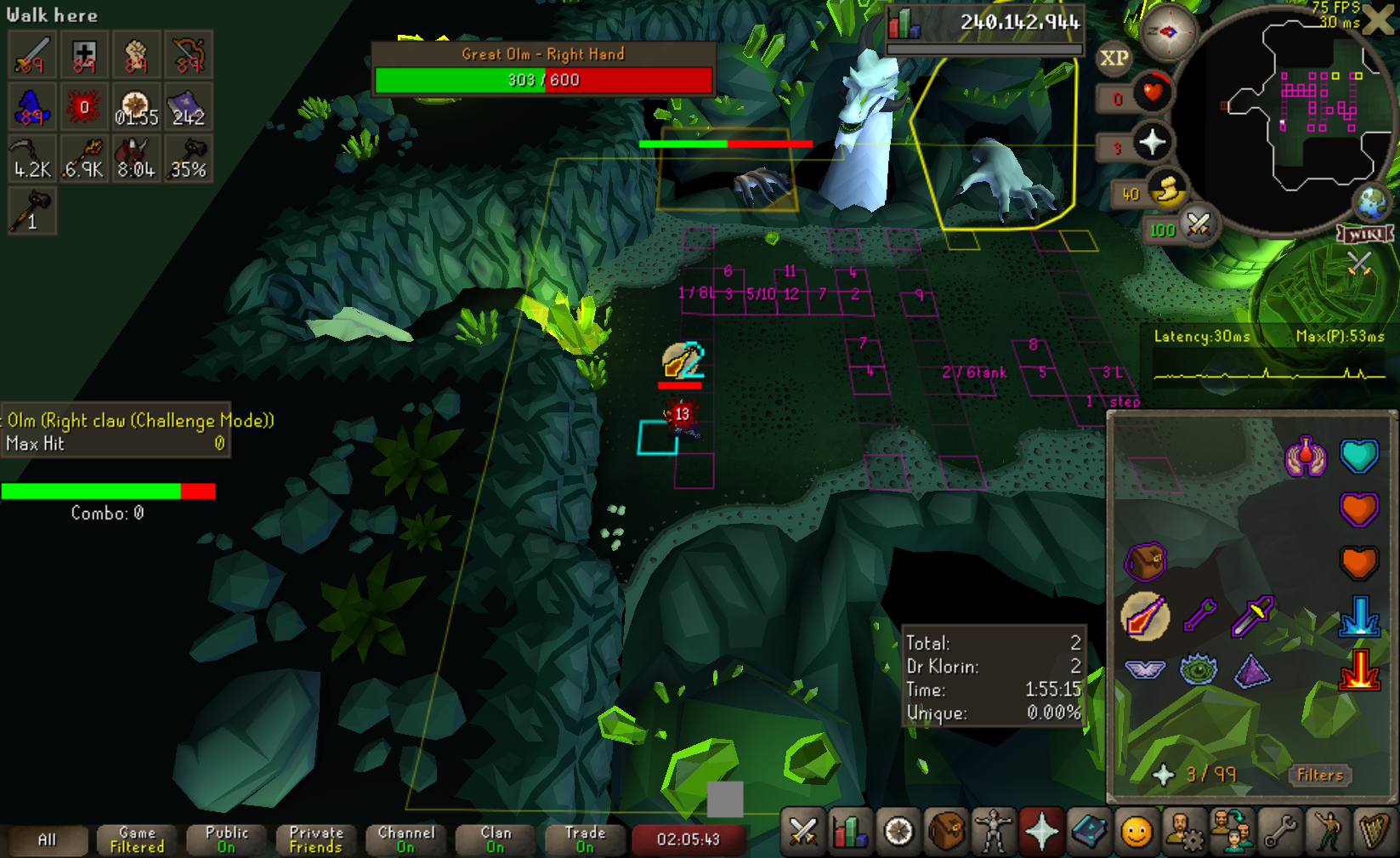Open the Emotes tab

[1327, 831]
